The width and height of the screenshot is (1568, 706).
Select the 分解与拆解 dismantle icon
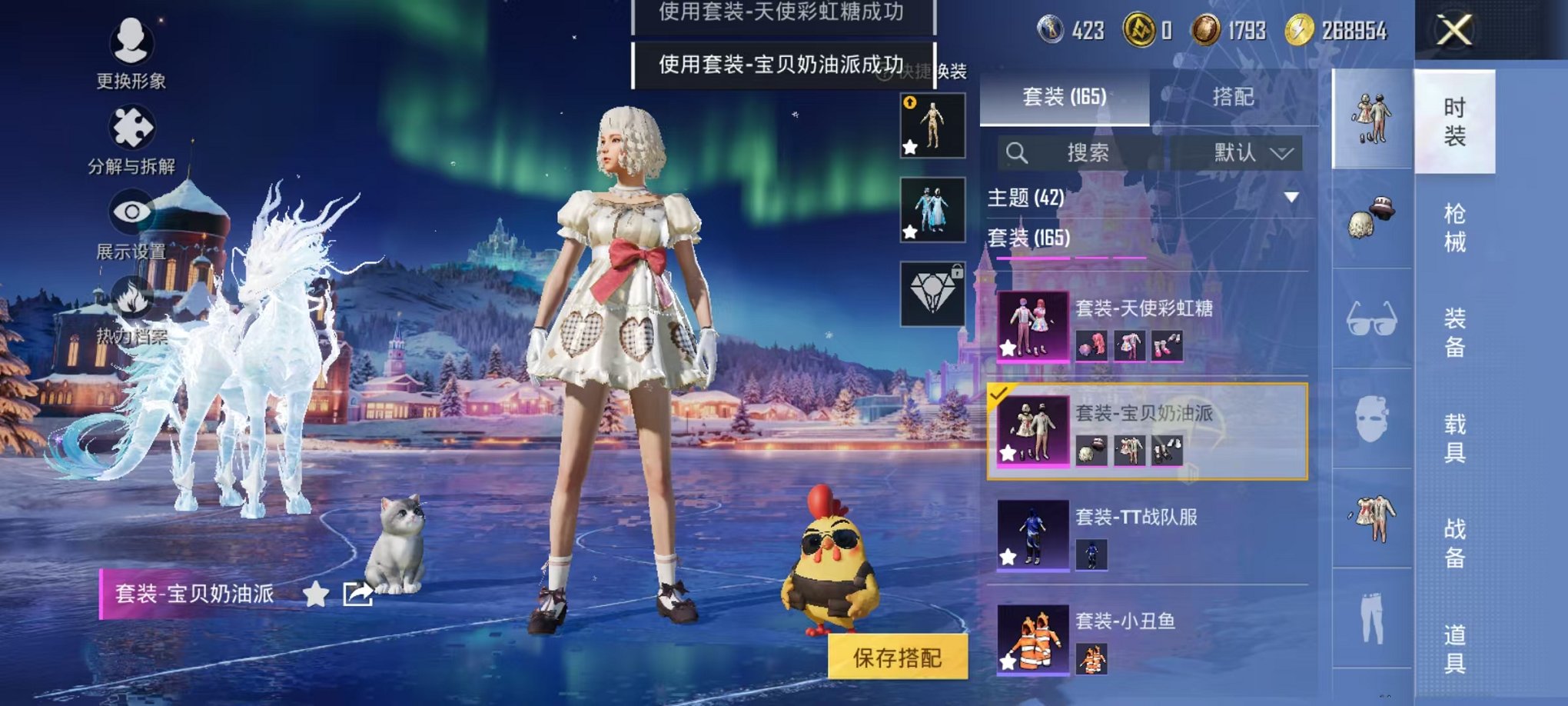pyautogui.click(x=131, y=127)
